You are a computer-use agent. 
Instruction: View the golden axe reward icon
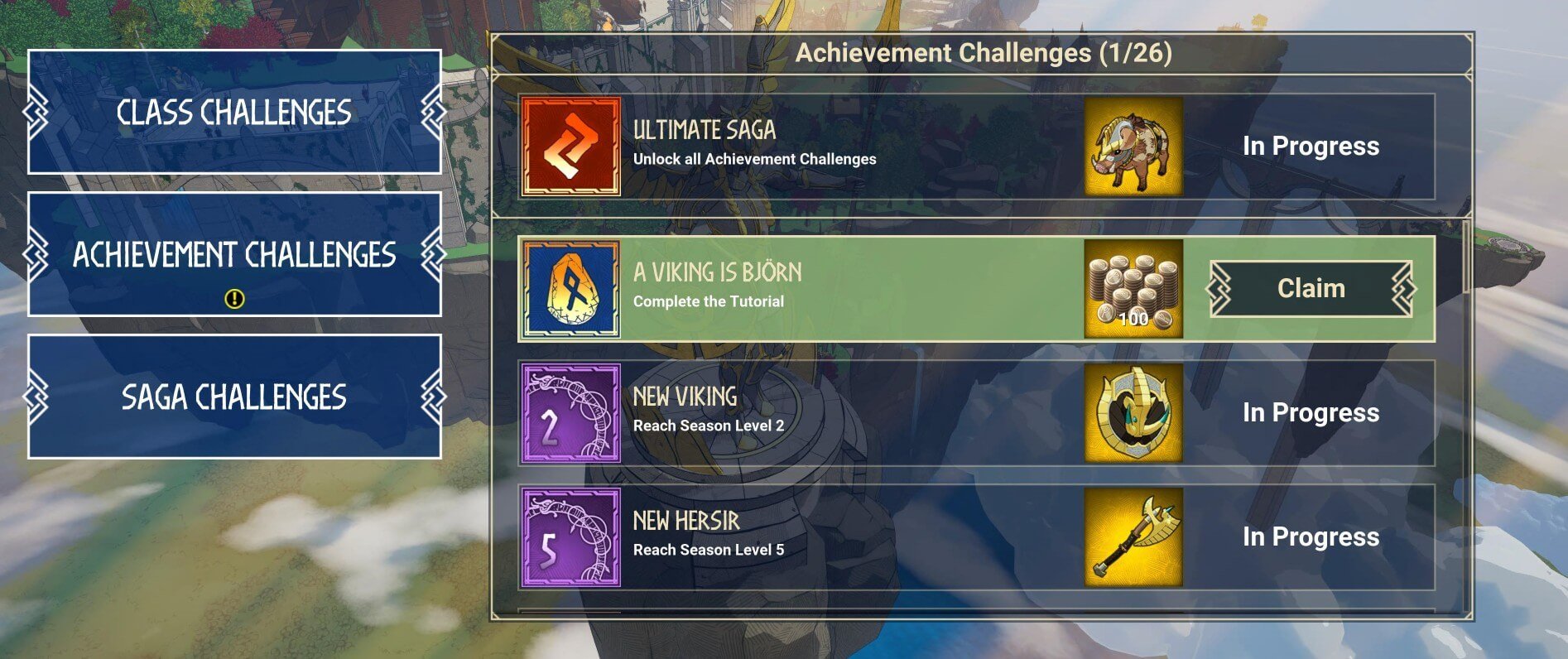(x=1133, y=536)
